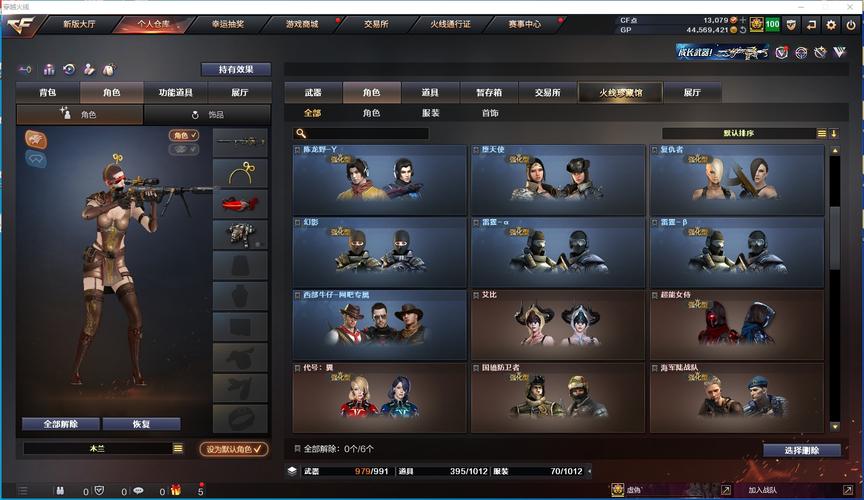
Task: Click the 选择删除 button
Action: 801,450
